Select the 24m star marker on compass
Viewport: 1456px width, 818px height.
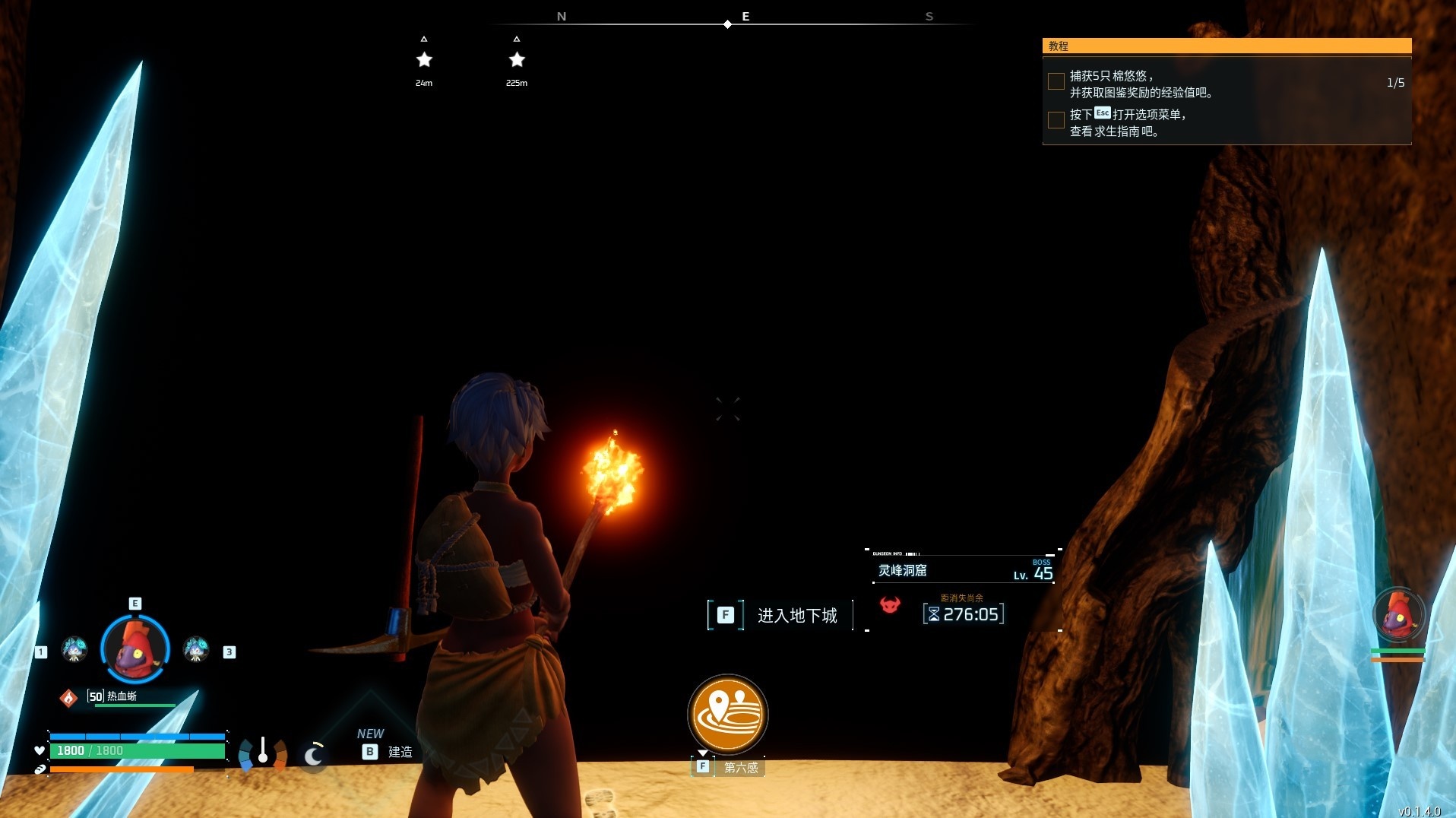click(x=424, y=60)
